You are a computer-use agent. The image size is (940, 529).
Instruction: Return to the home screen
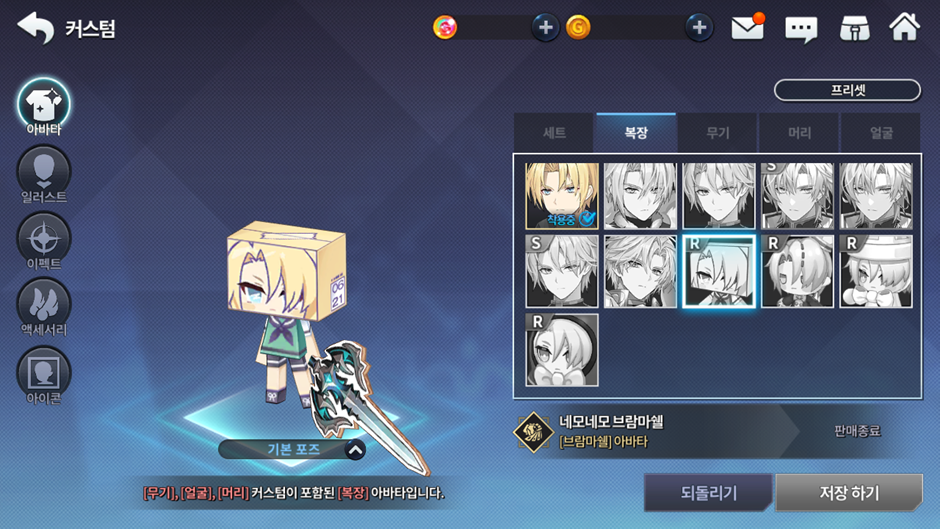(x=904, y=28)
